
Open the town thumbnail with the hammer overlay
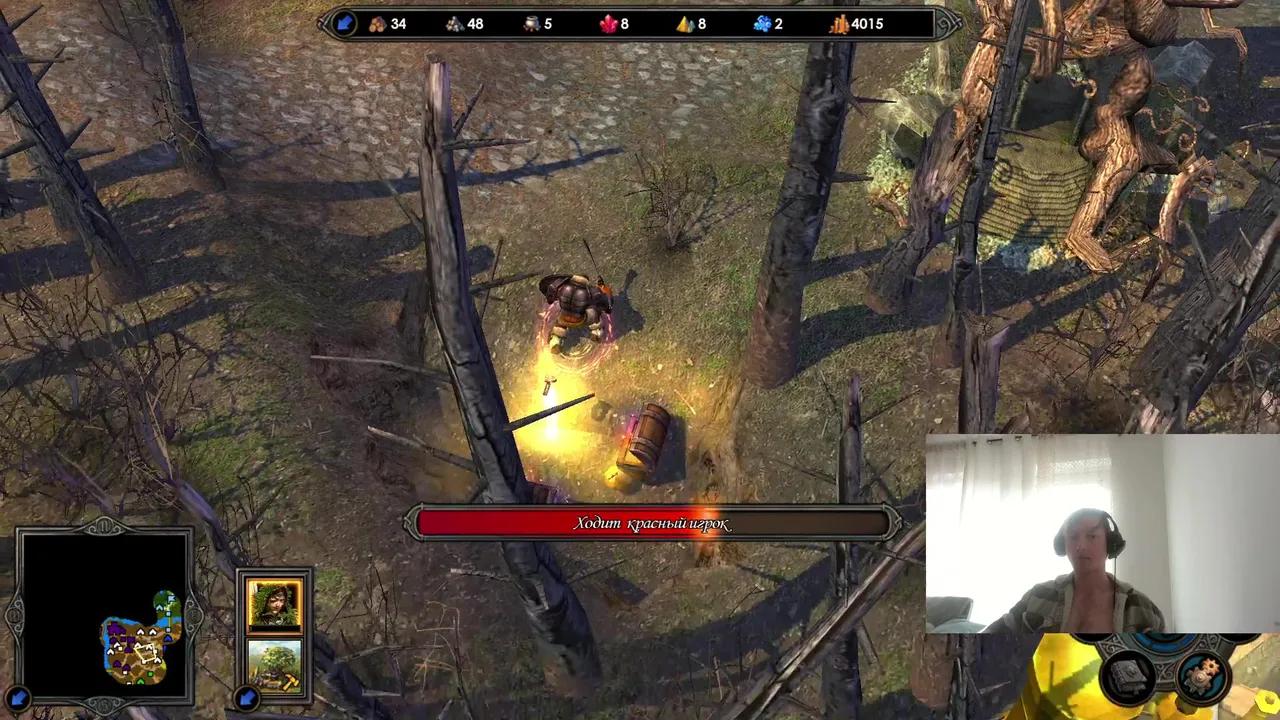[275, 662]
